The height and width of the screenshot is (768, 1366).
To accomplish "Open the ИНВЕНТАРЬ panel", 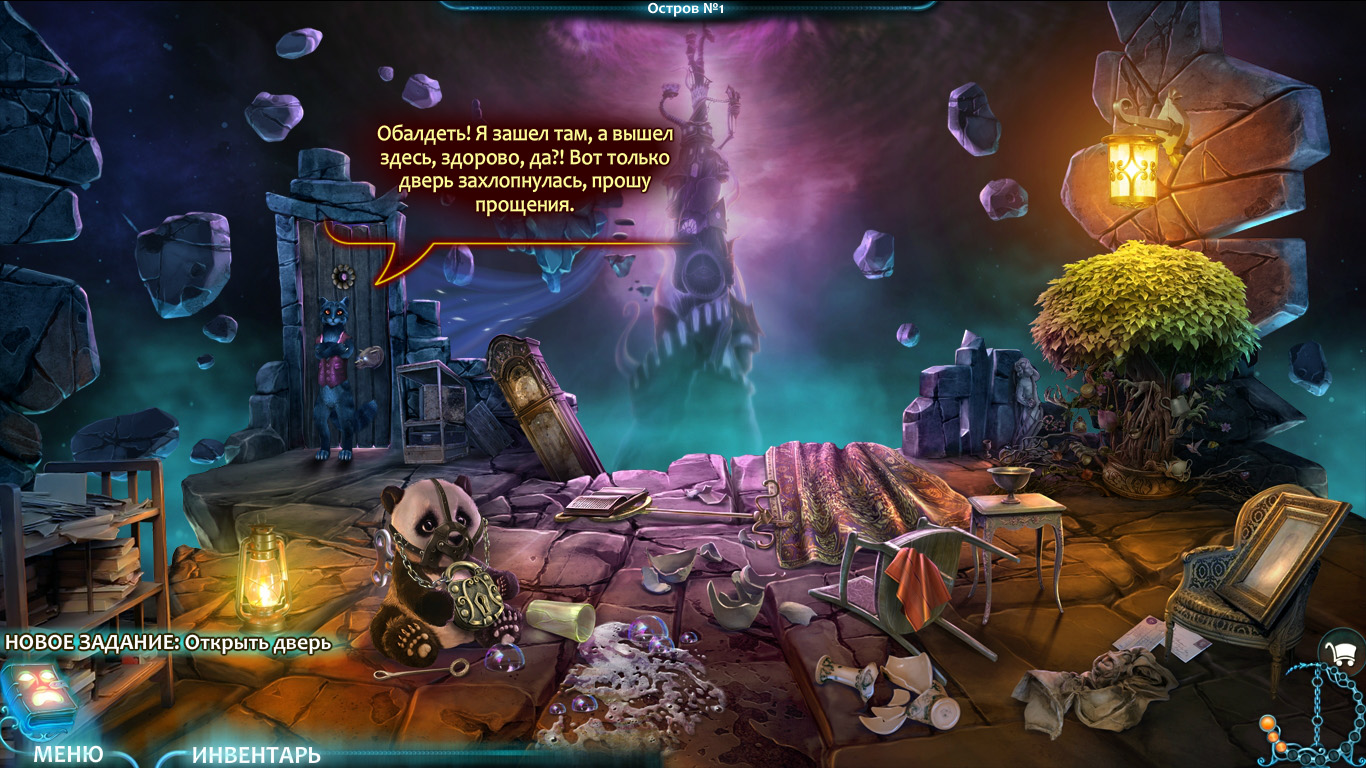I will tap(256, 755).
